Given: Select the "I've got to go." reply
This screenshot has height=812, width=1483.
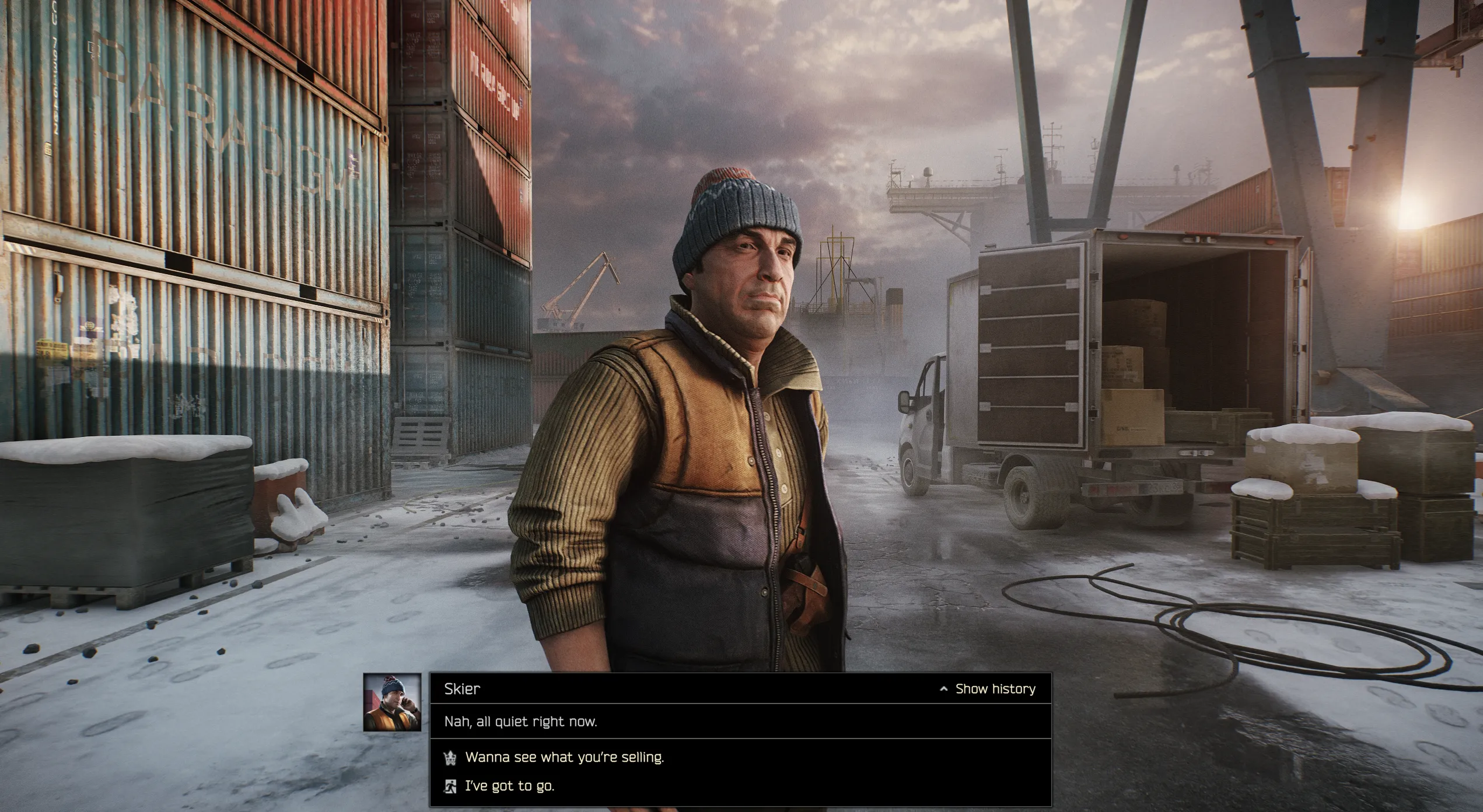Looking at the screenshot, I should [x=509, y=786].
